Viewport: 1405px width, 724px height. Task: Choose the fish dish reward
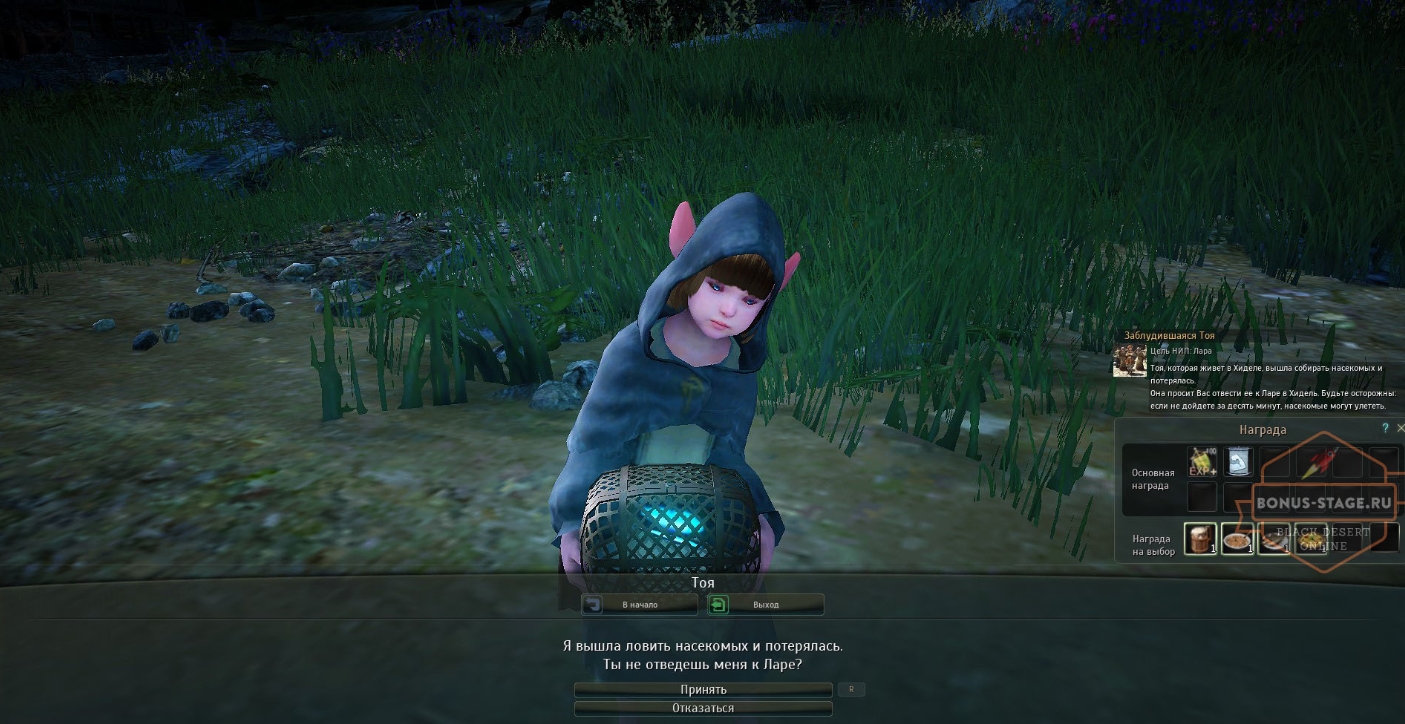coord(1273,539)
